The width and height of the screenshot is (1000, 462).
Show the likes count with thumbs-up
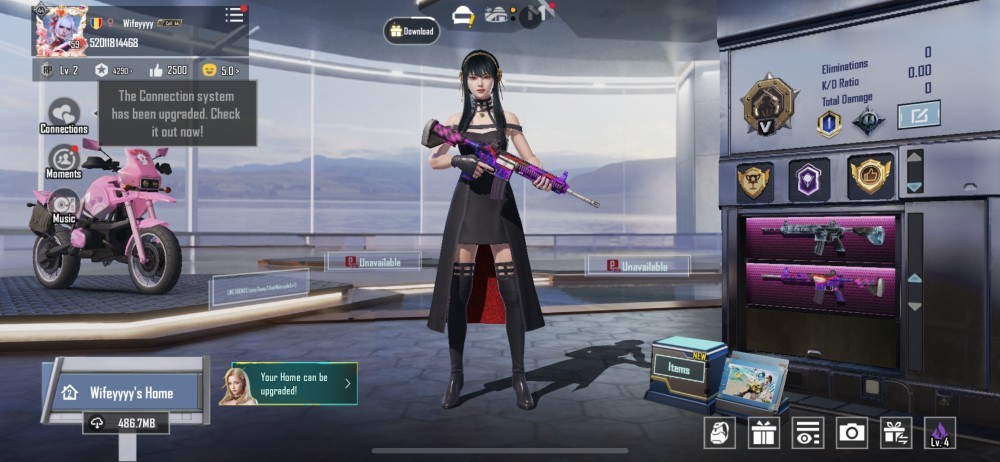point(167,70)
